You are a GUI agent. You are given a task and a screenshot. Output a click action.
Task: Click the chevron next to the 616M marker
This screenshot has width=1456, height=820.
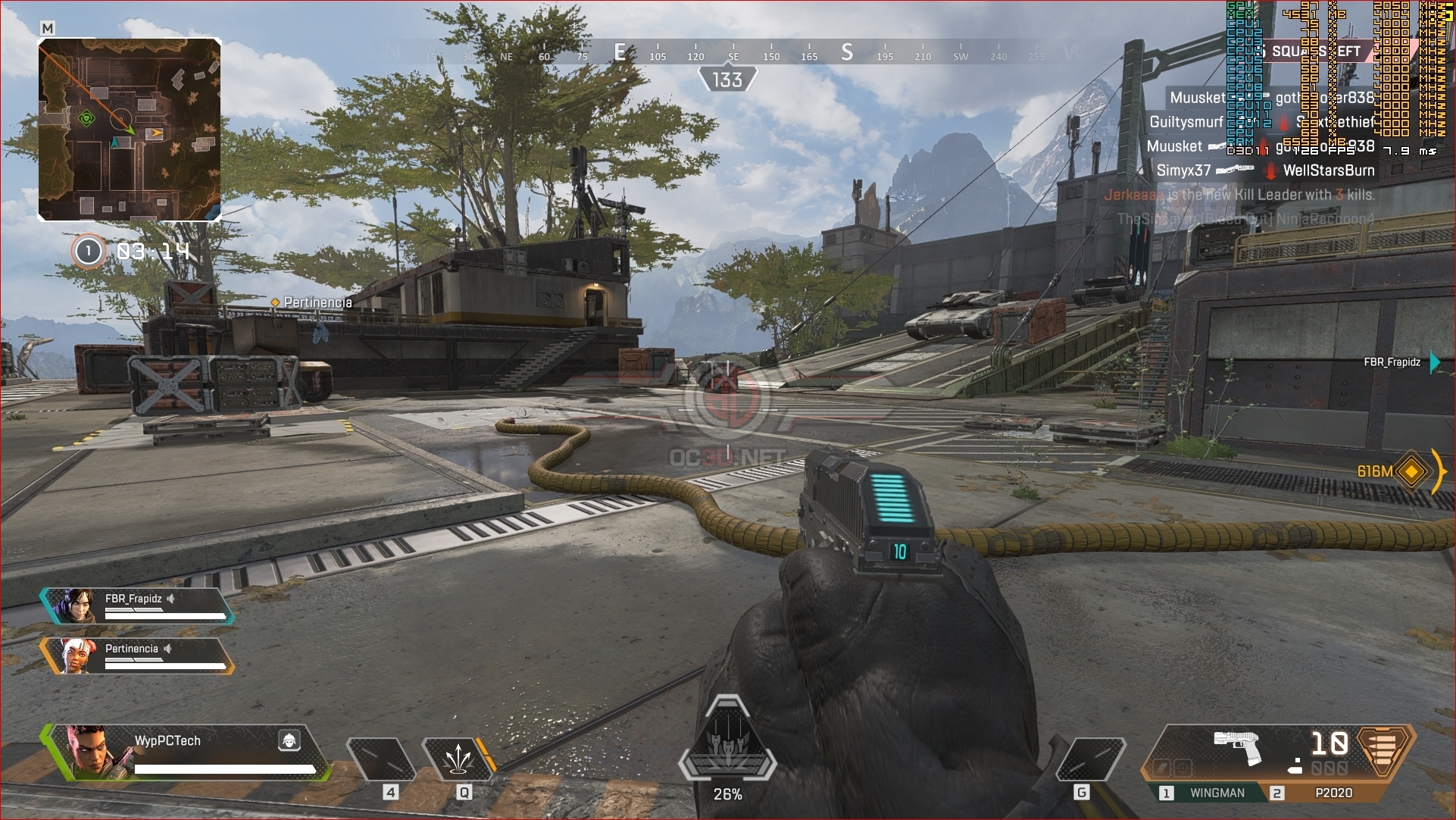[x=1440, y=471]
